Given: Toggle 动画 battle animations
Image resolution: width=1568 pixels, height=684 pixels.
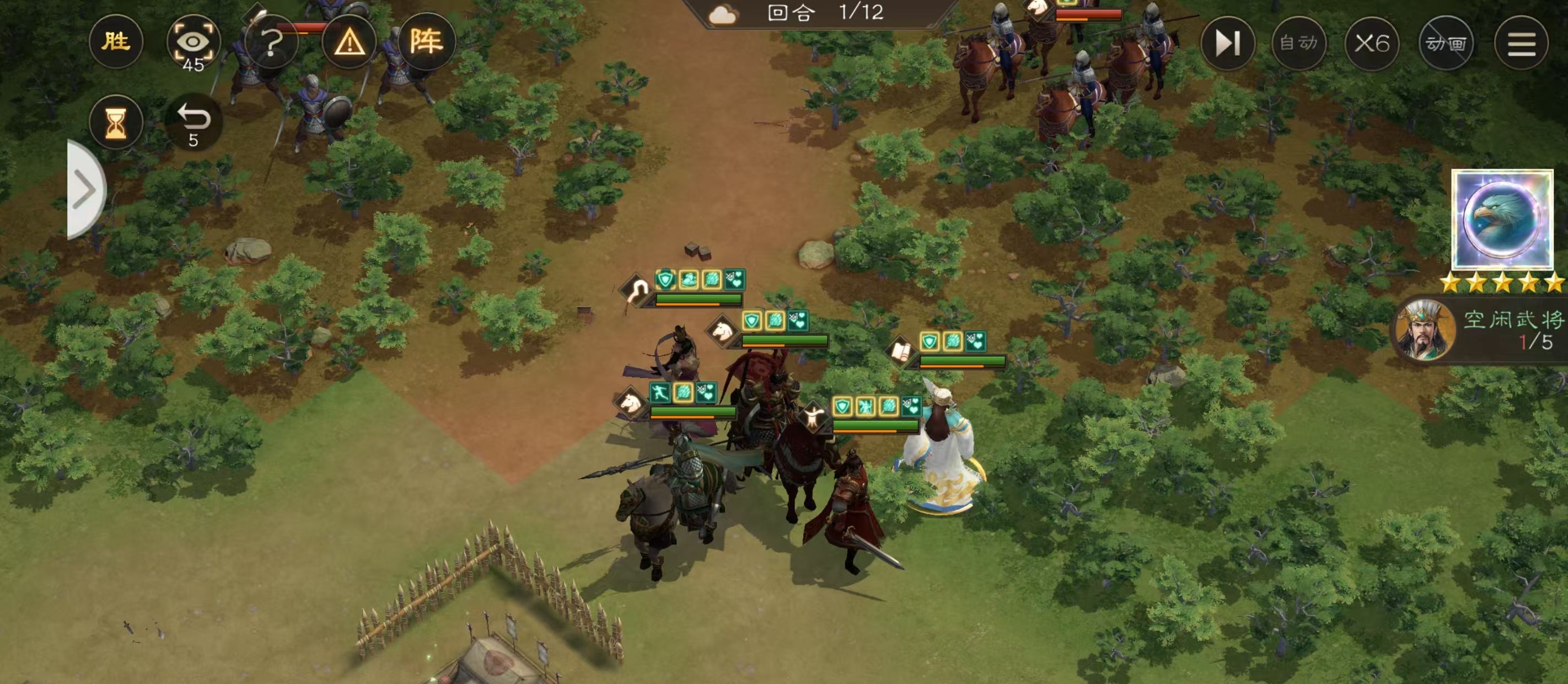Looking at the screenshot, I should [x=1446, y=42].
